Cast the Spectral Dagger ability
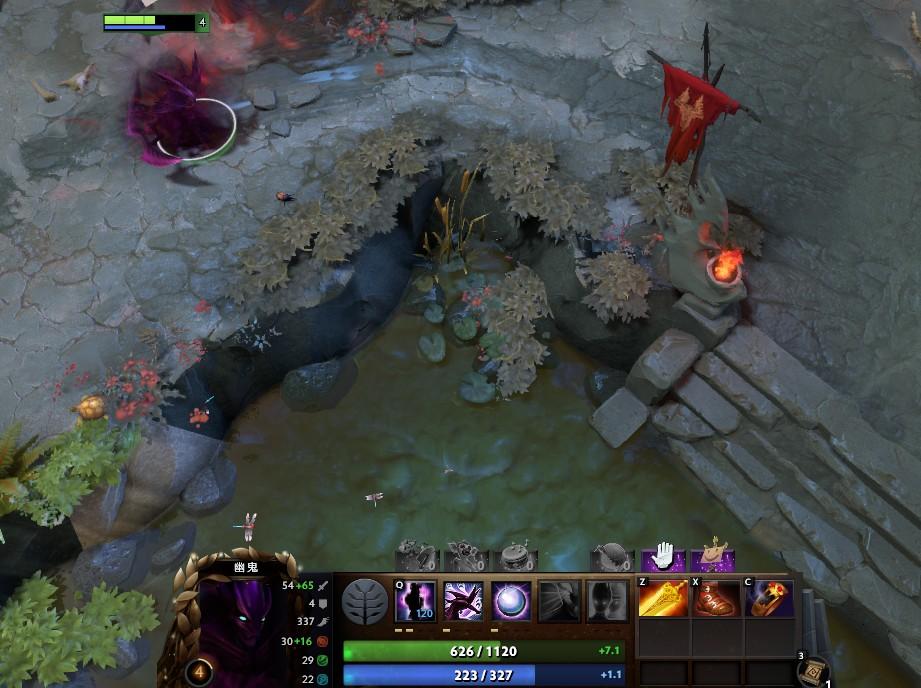 click(415, 601)
